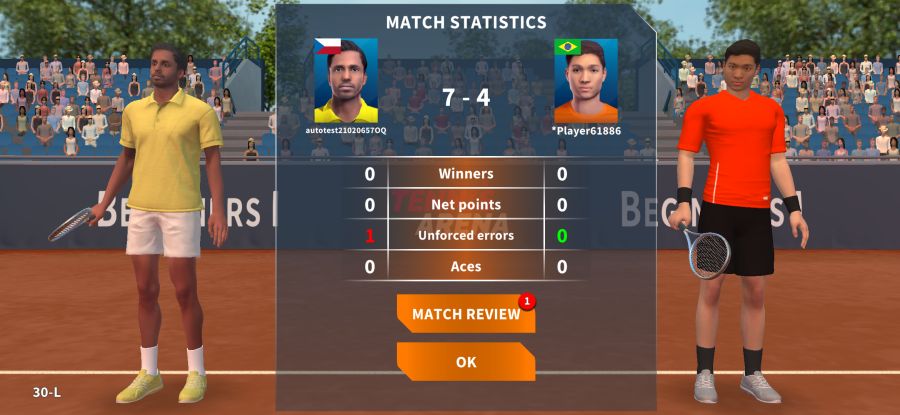The height and width of the screenshot is (415, 900).
Task: Select Player61886's player portrait
Action: click(586, 80)
